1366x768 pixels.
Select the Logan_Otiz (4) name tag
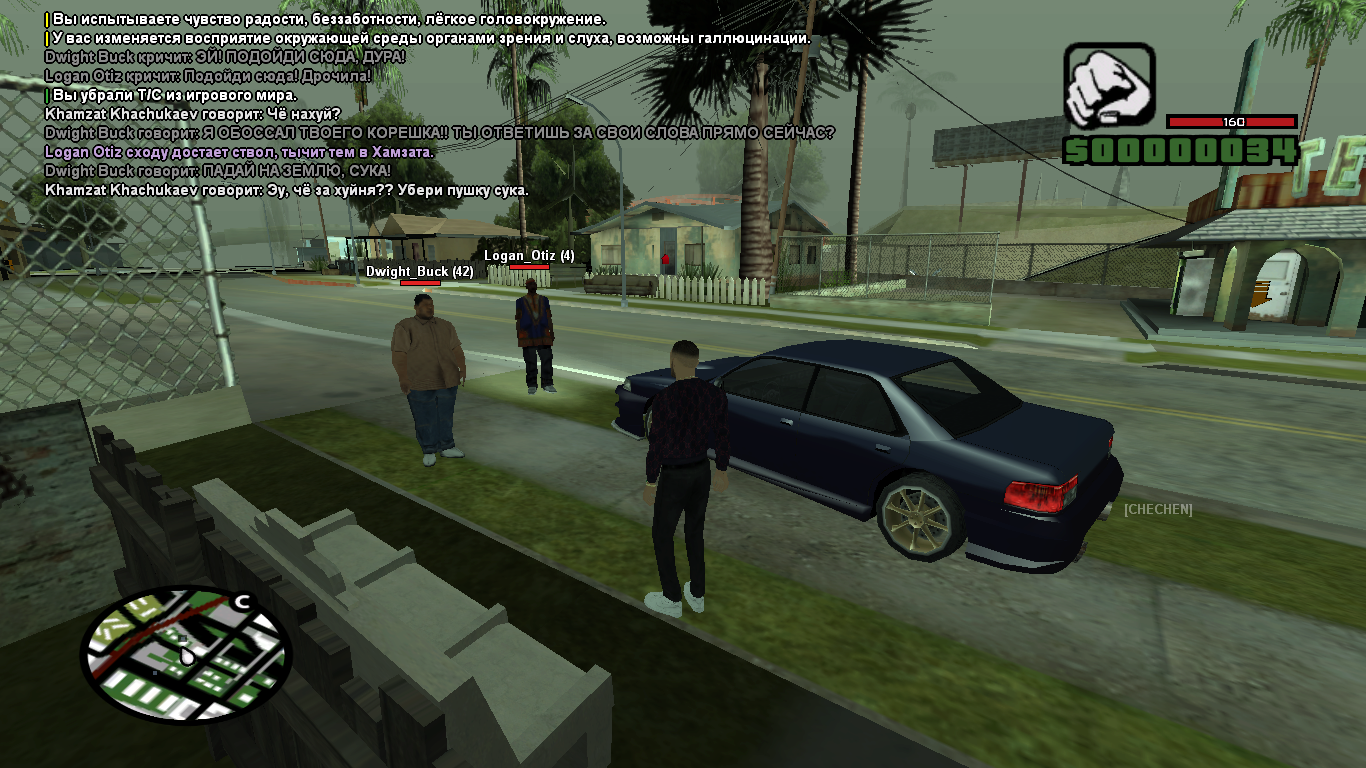click(529, 256)
